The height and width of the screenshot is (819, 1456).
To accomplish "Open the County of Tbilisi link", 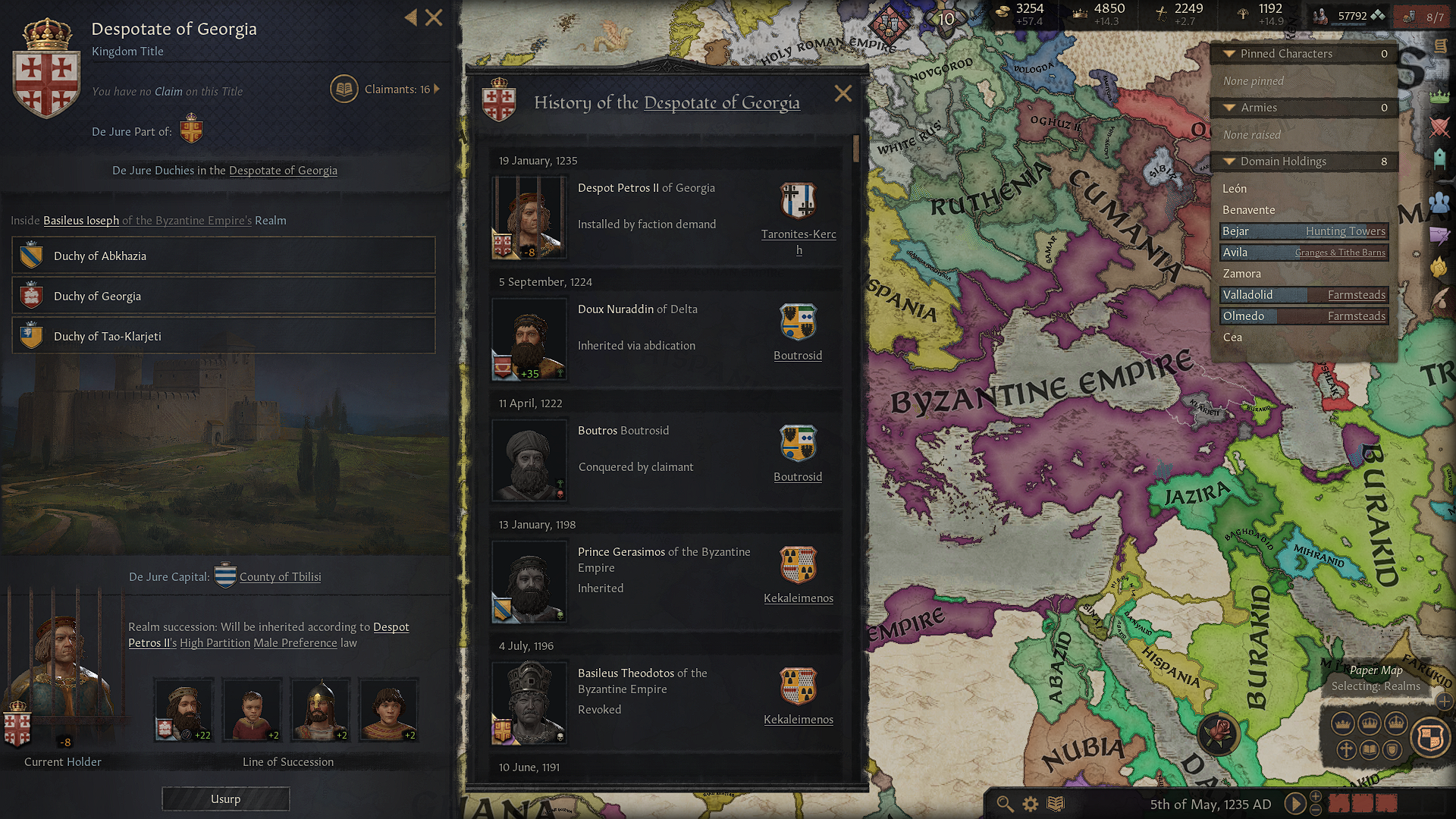I will point(280,576).
